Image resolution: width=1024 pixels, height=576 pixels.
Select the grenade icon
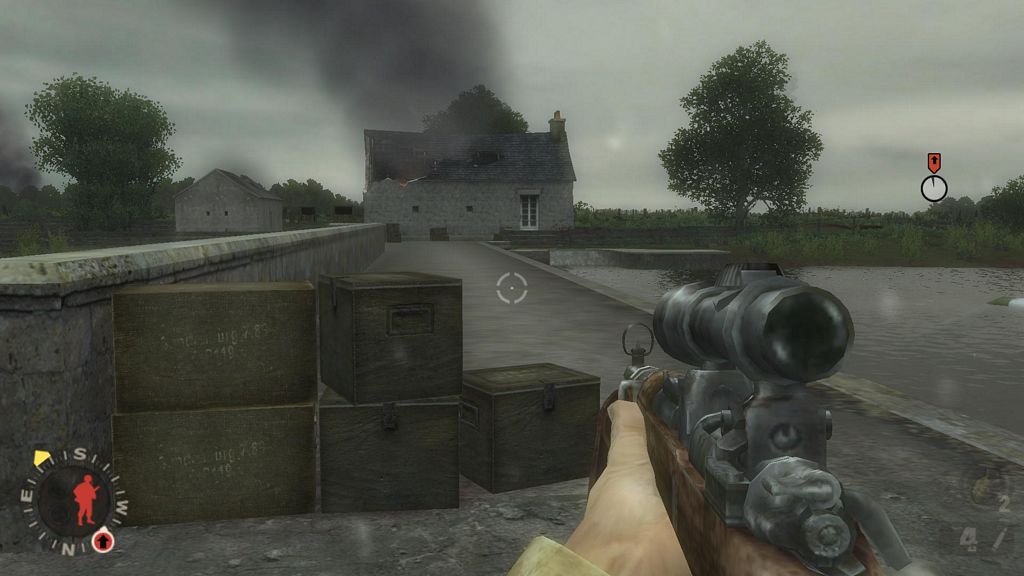coord(985,490)
